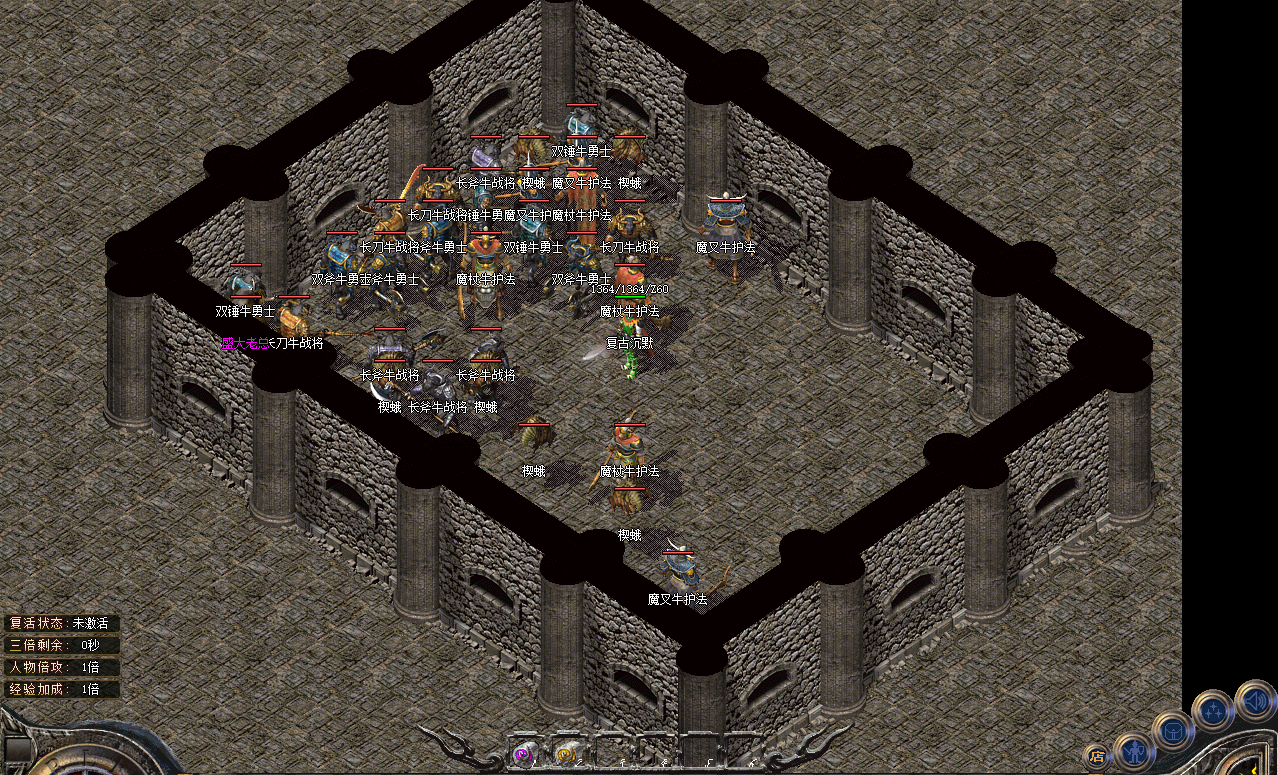Open the skills panel with three stars

[x=1213, y=711]
